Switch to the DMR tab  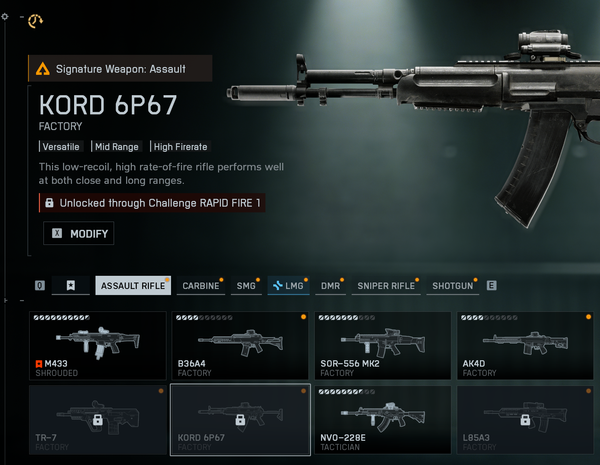(331, 286)
